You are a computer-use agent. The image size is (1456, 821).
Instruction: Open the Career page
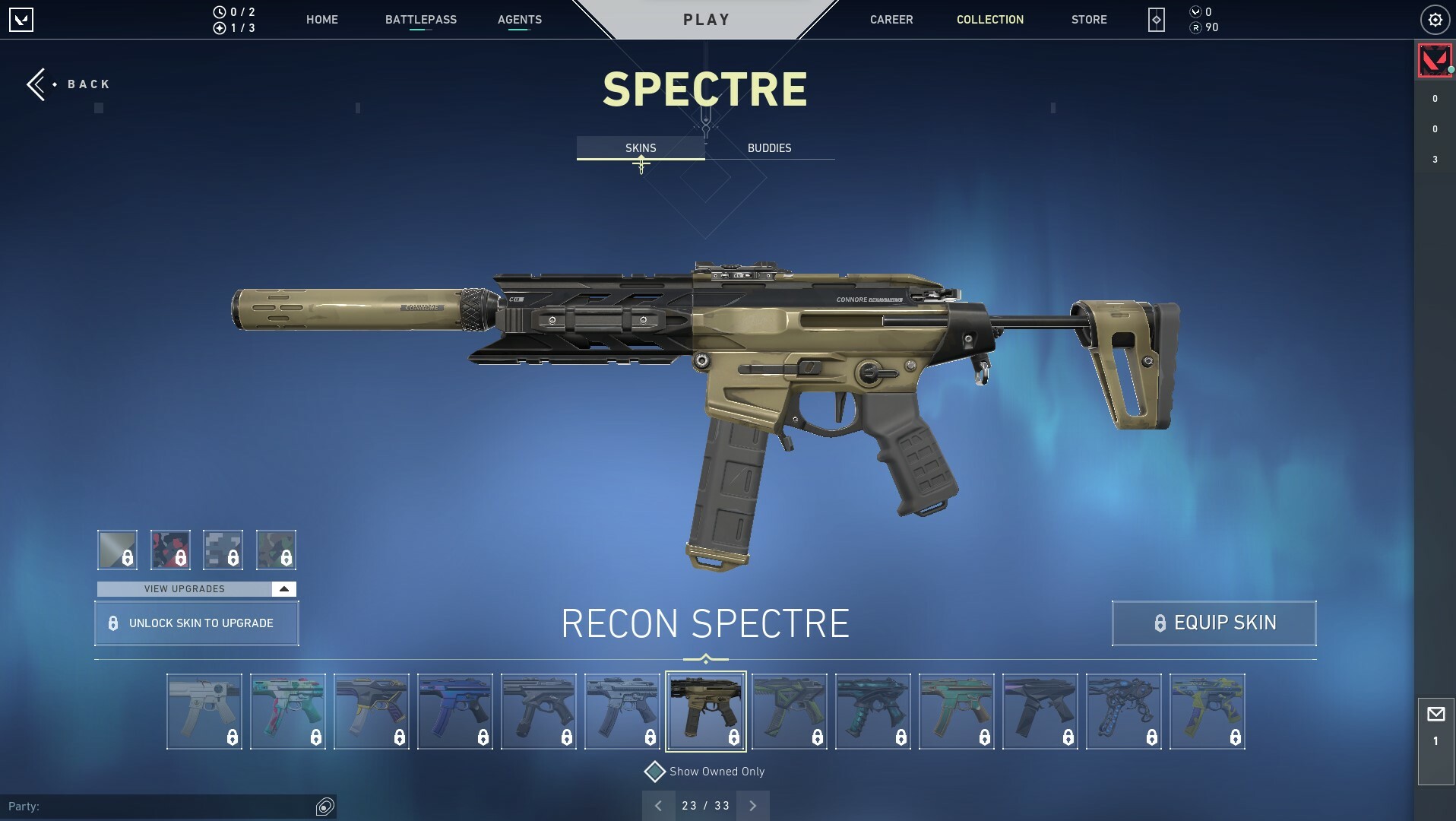[x=891, y=20]
